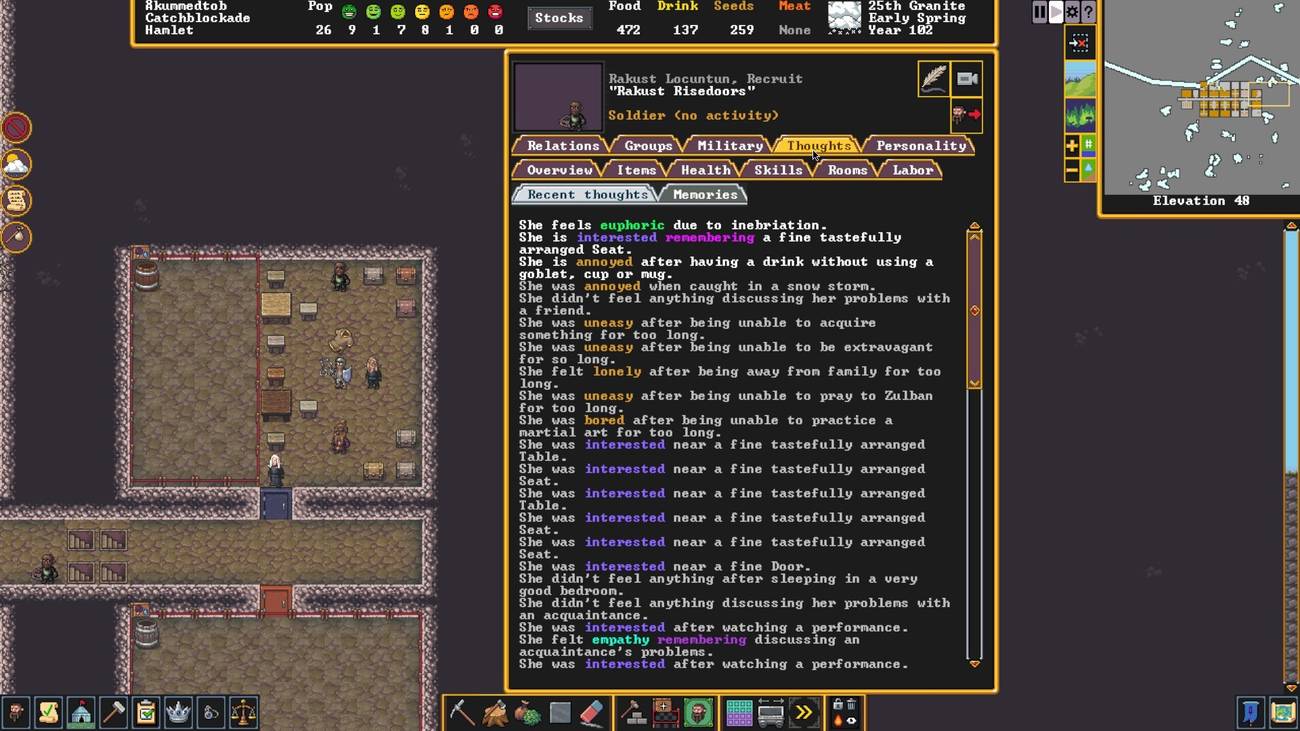
Task: Select the smooth stone designation tool
Action: click(560, 712)
